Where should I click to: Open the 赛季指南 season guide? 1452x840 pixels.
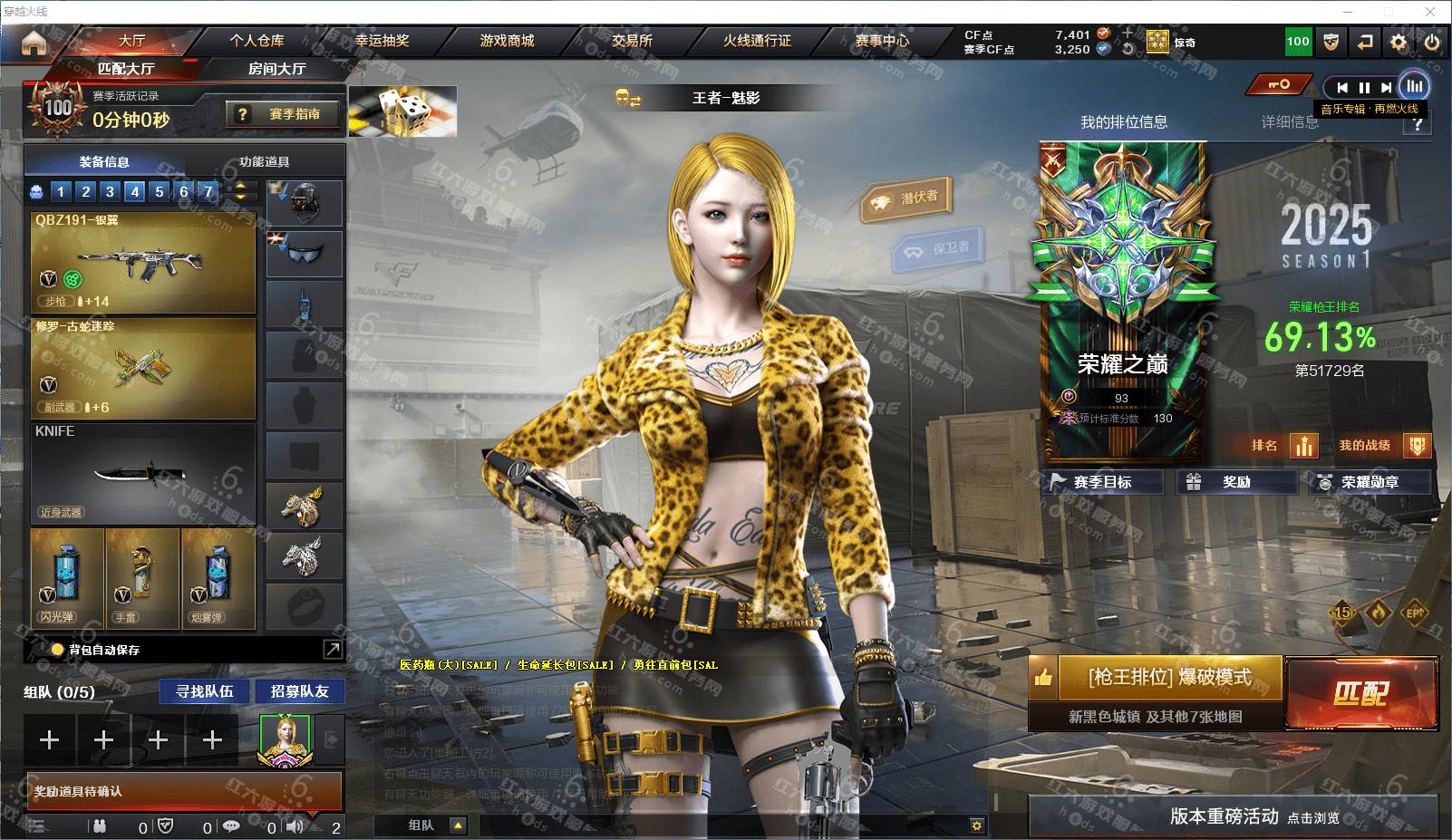285,114
